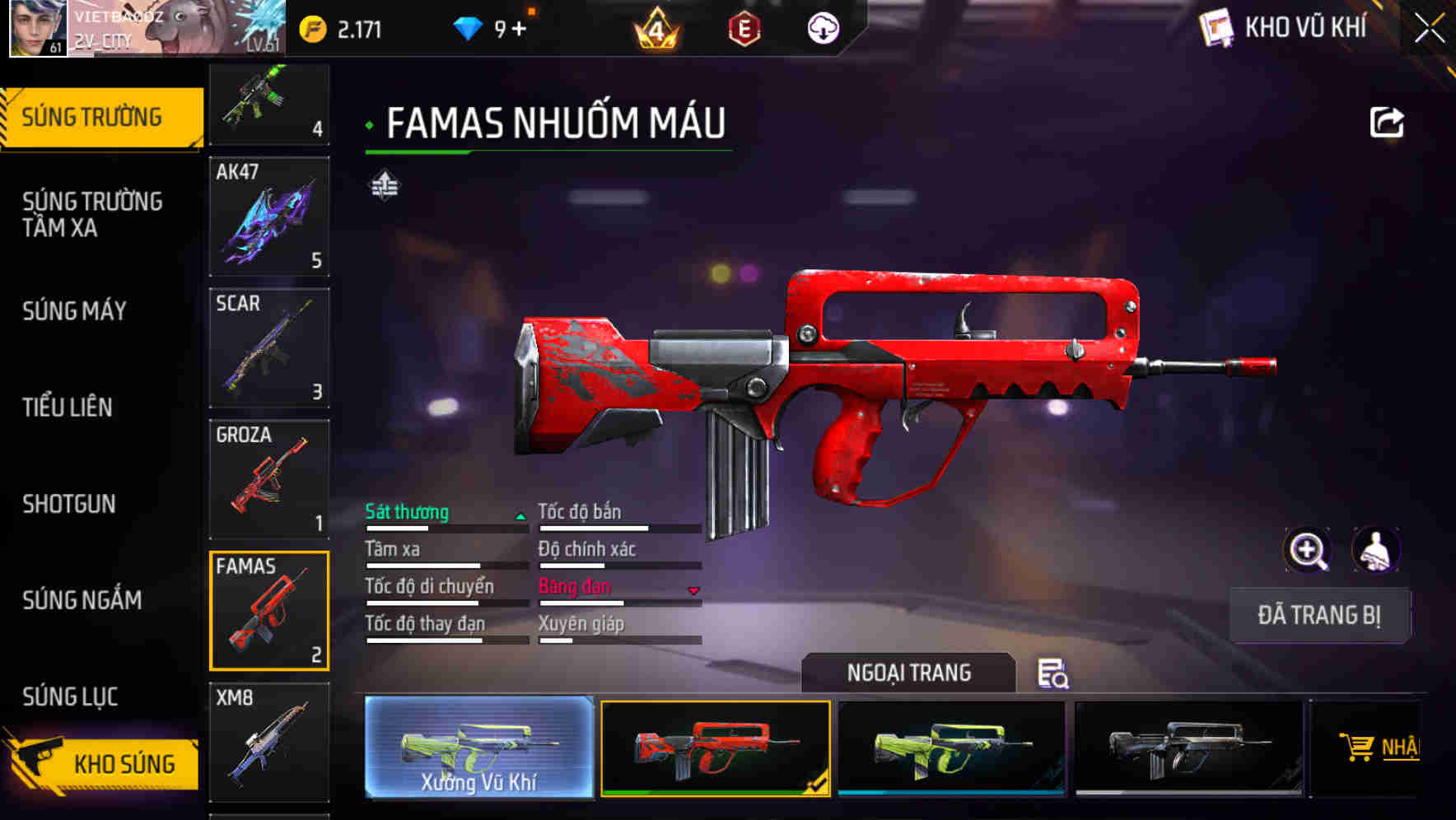Switch to Súng Trường Tầm Xa category
The image size is (1456, 820).
click(x=92, y=214)
